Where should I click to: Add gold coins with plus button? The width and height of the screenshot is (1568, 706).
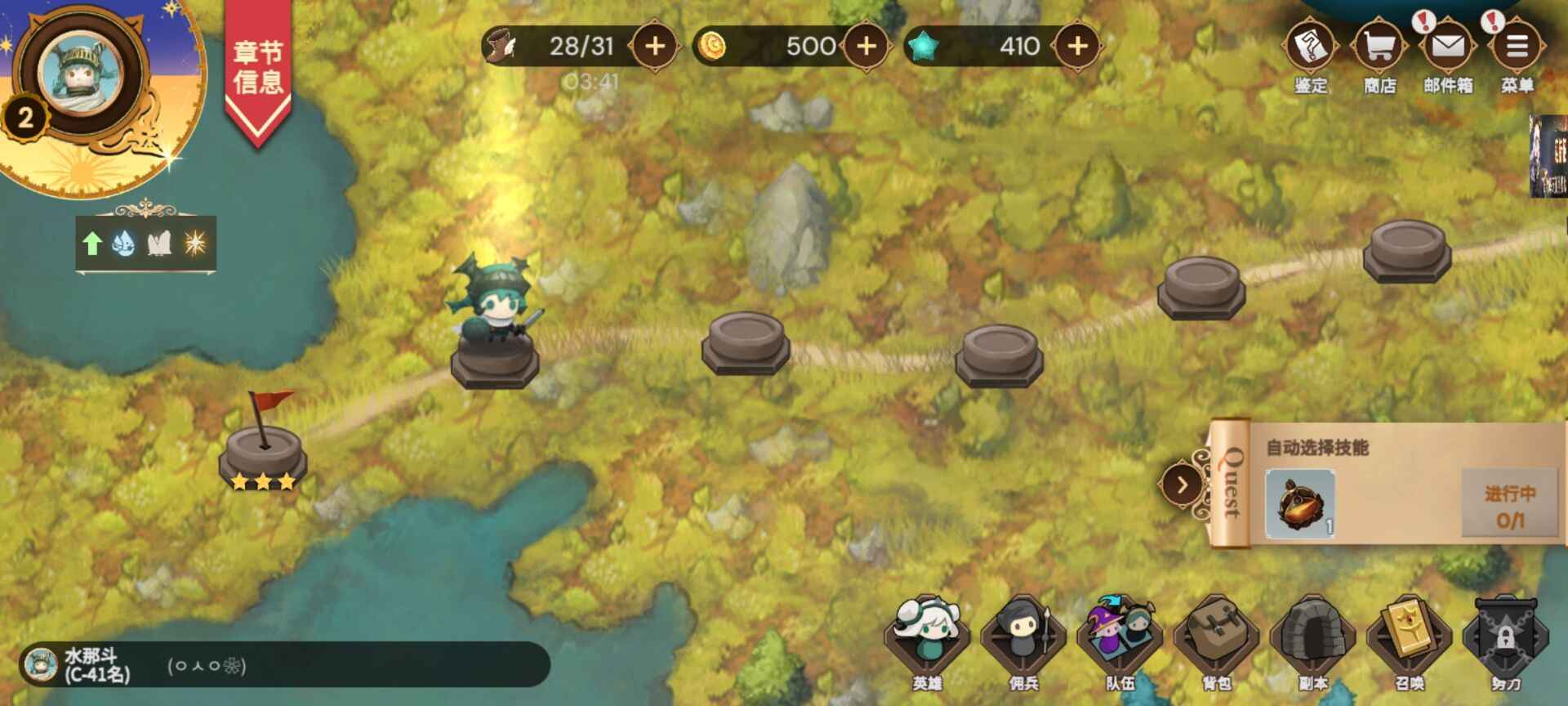tap(866, 47)
